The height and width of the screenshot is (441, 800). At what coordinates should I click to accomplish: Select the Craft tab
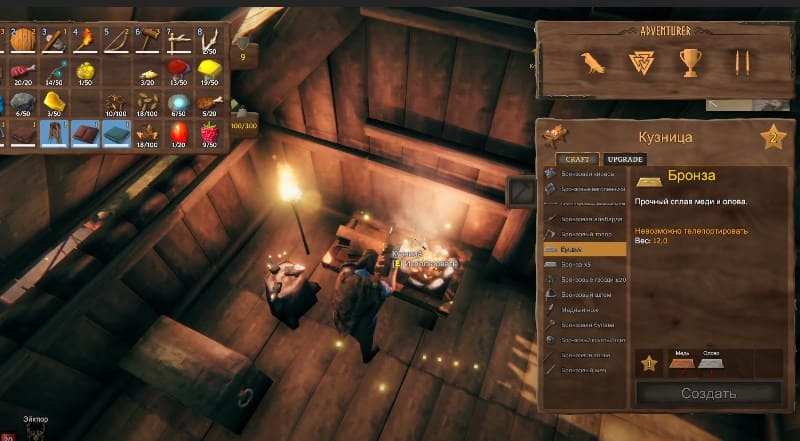577,159
